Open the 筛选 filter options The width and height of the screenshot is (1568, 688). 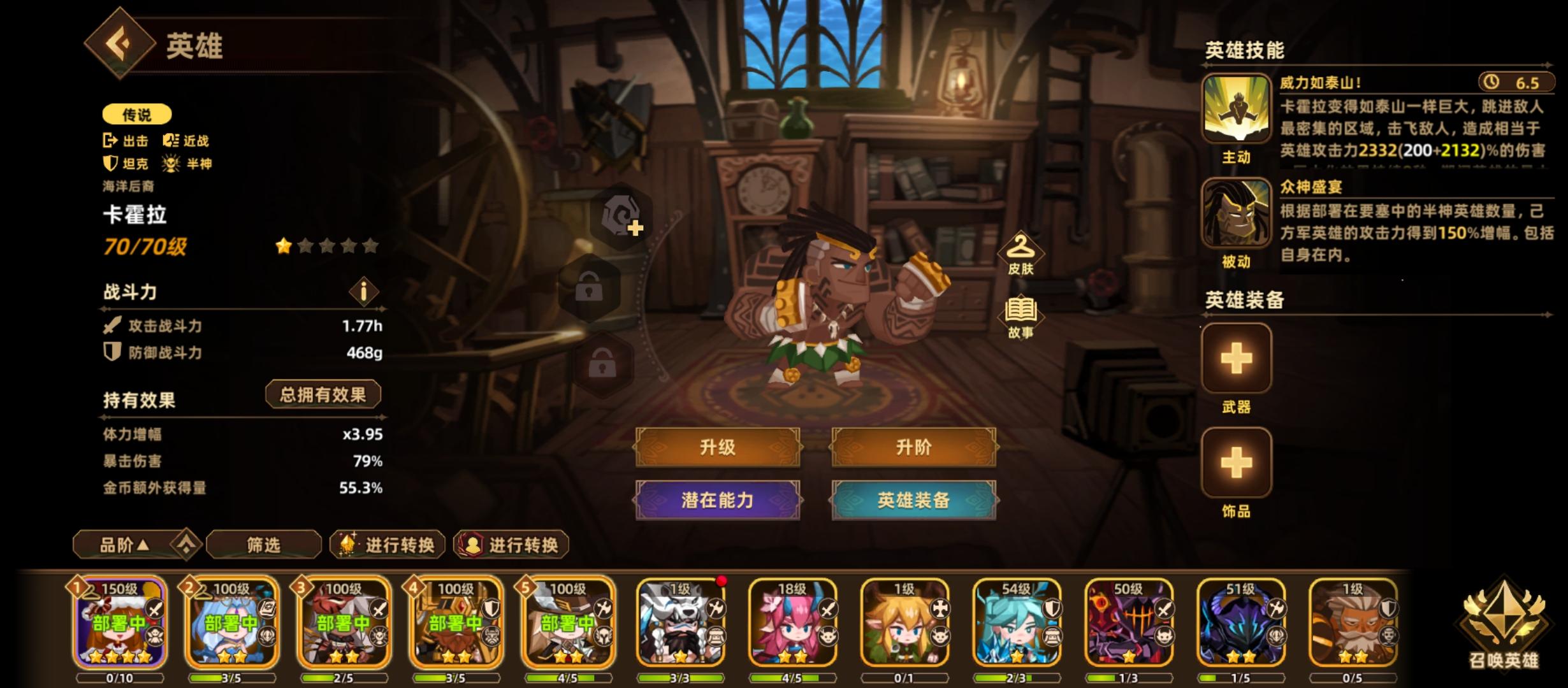pyautogui.click(x=262, y=546)
